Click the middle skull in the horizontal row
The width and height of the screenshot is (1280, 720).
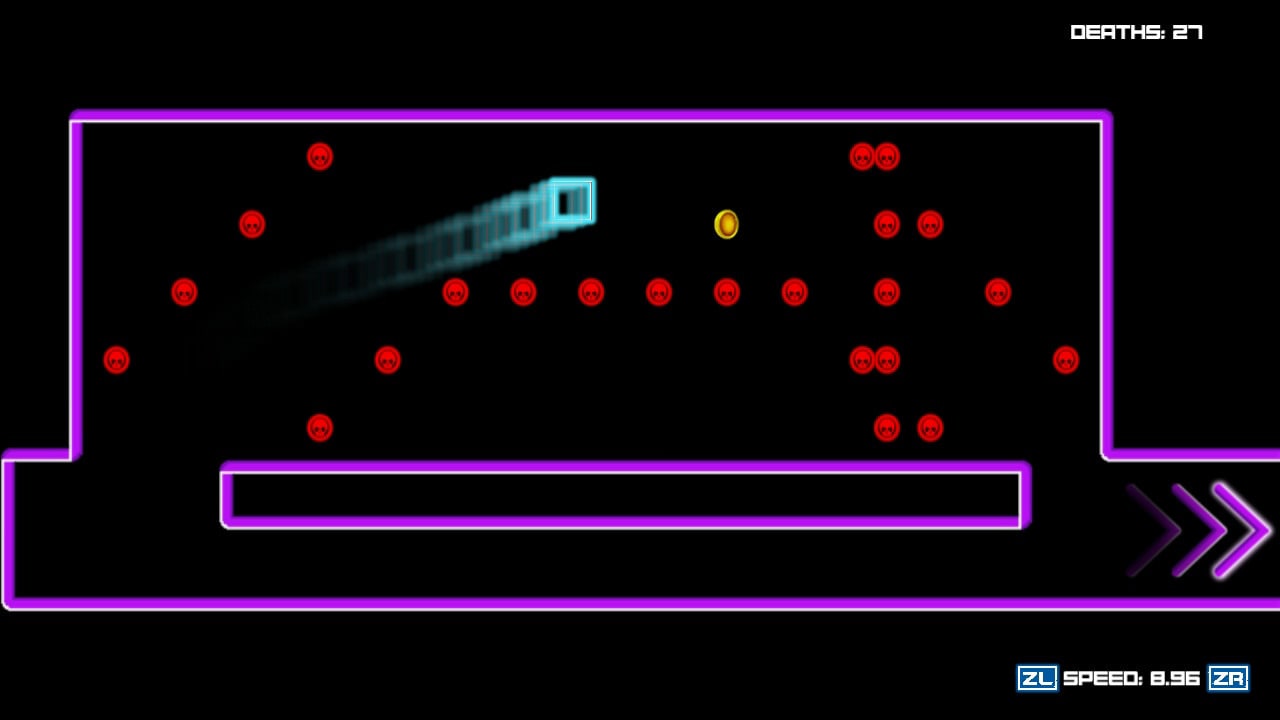(658, 292)
